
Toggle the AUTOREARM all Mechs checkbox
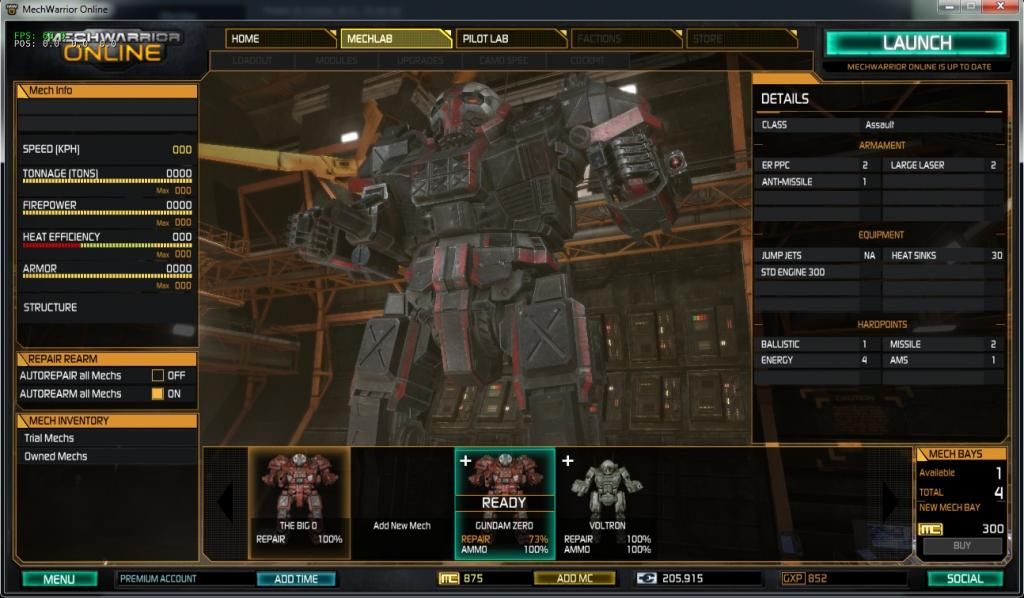tap(157, 394)
